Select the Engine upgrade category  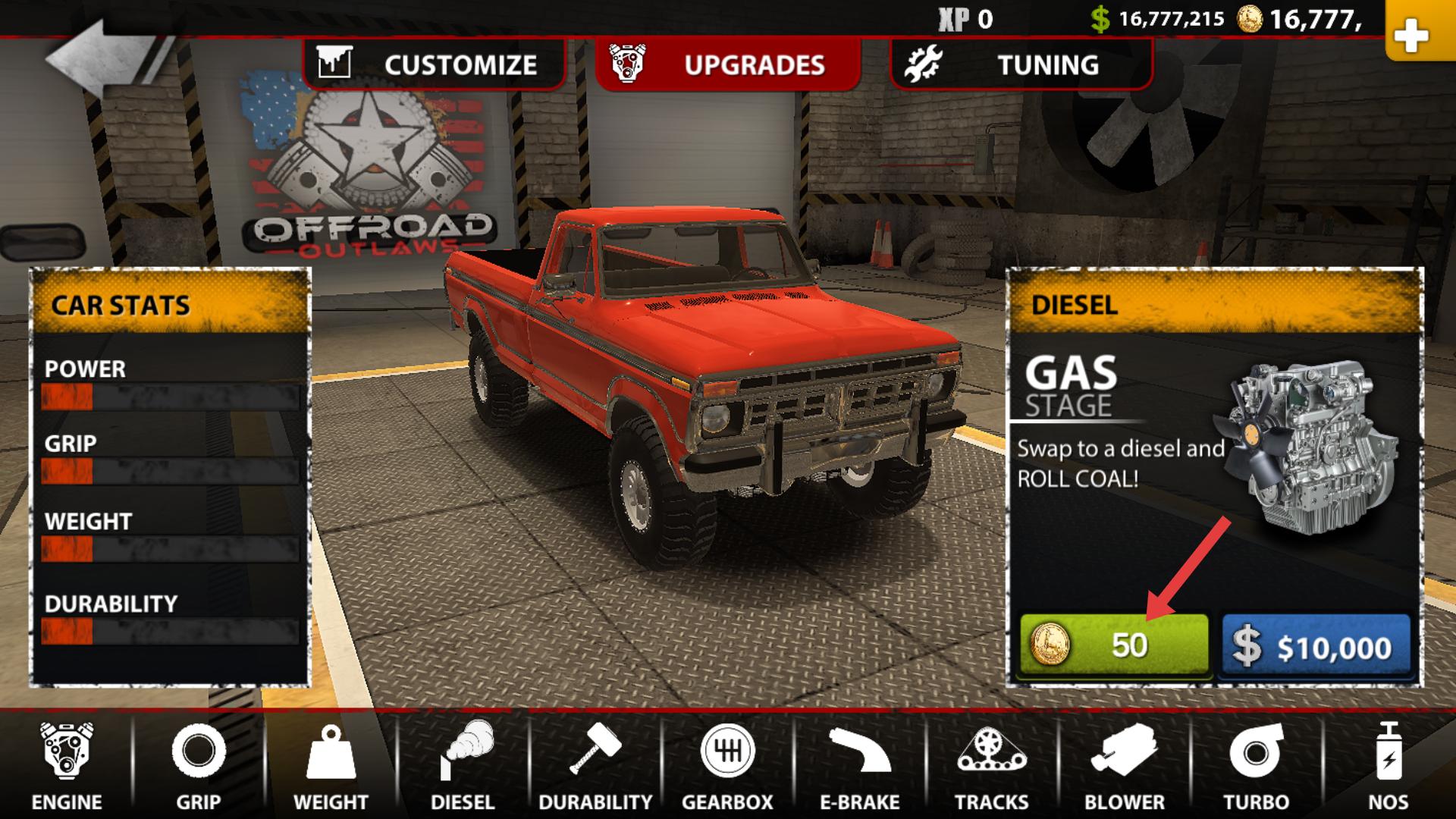click(67, 766)
